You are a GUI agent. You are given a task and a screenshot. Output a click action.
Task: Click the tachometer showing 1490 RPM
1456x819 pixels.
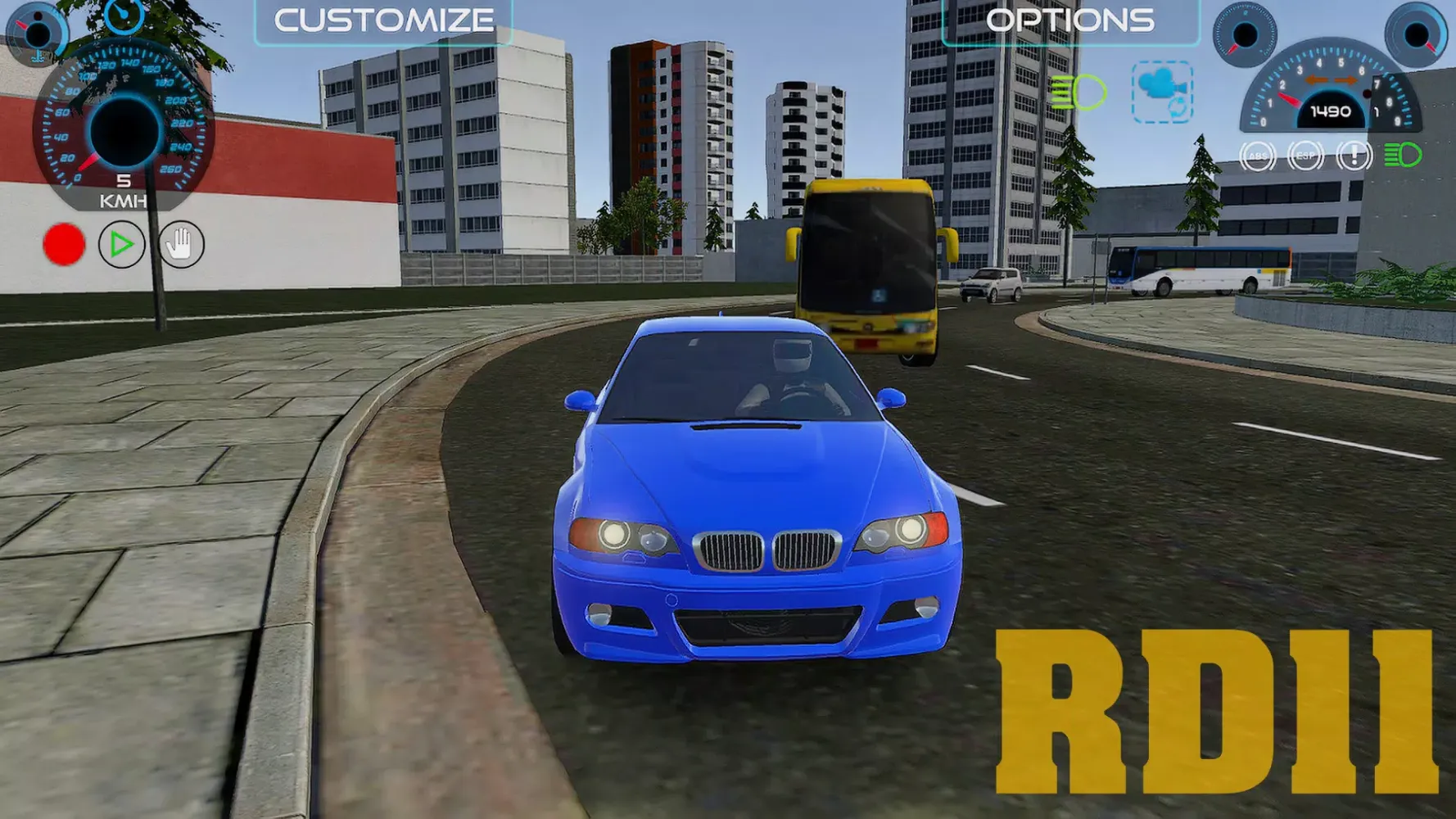[x=1331, y=111]
